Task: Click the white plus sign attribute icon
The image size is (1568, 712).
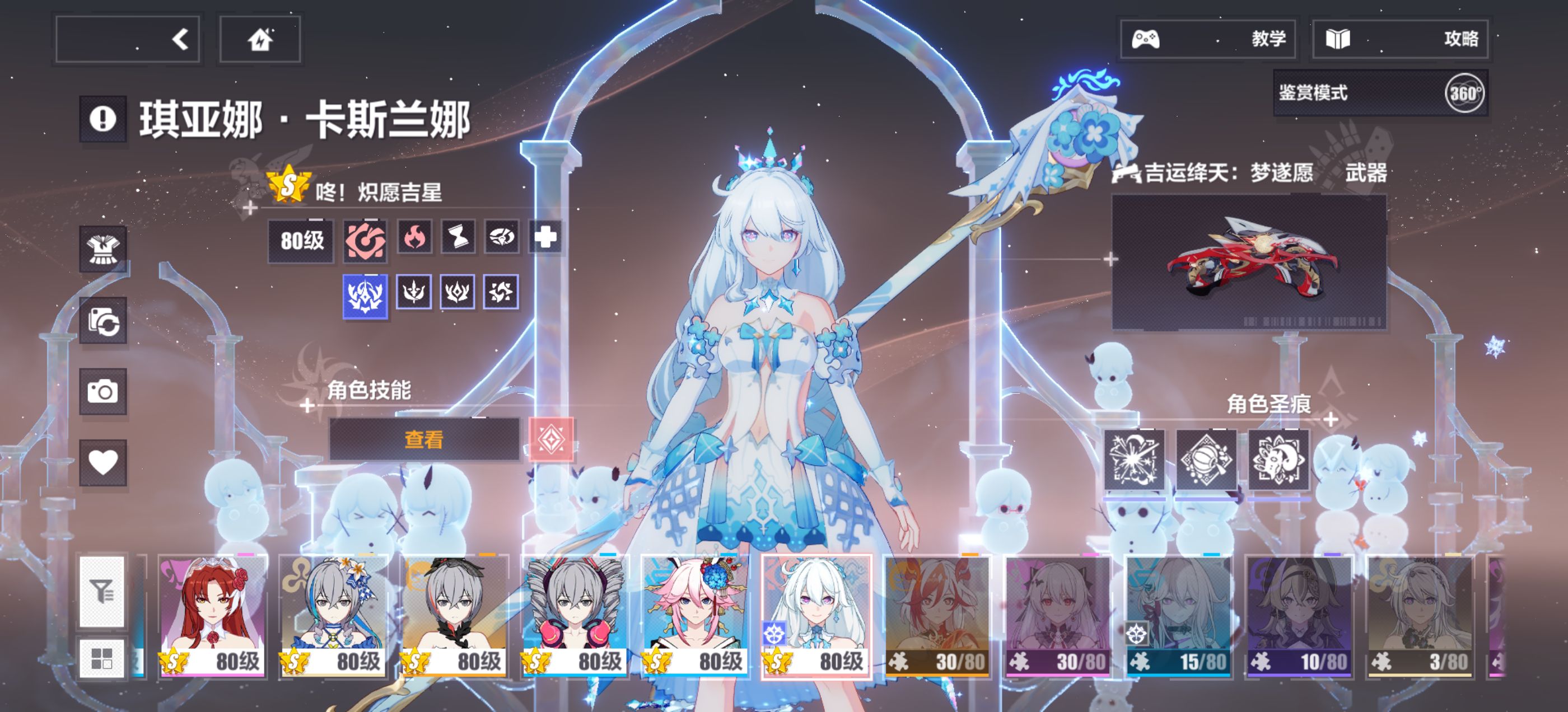Action: [x=545, y=237]
